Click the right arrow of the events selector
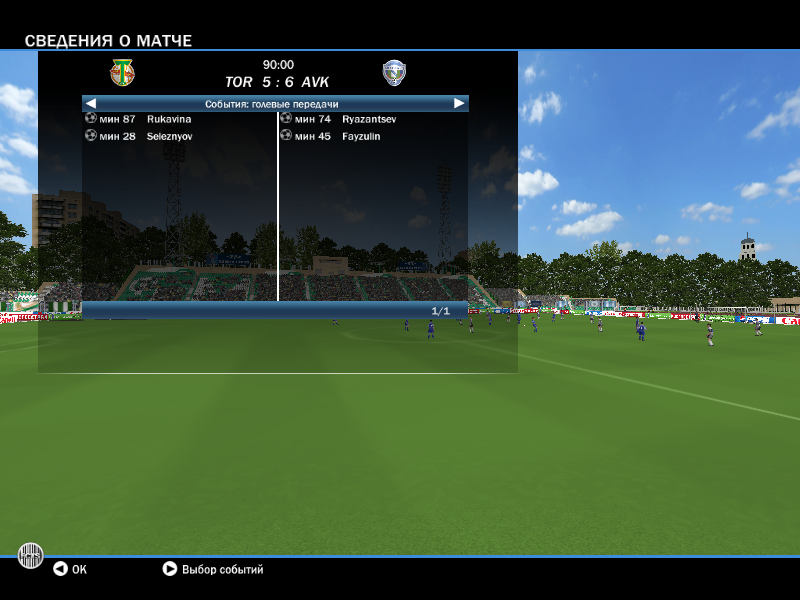 tap(459, 103)
